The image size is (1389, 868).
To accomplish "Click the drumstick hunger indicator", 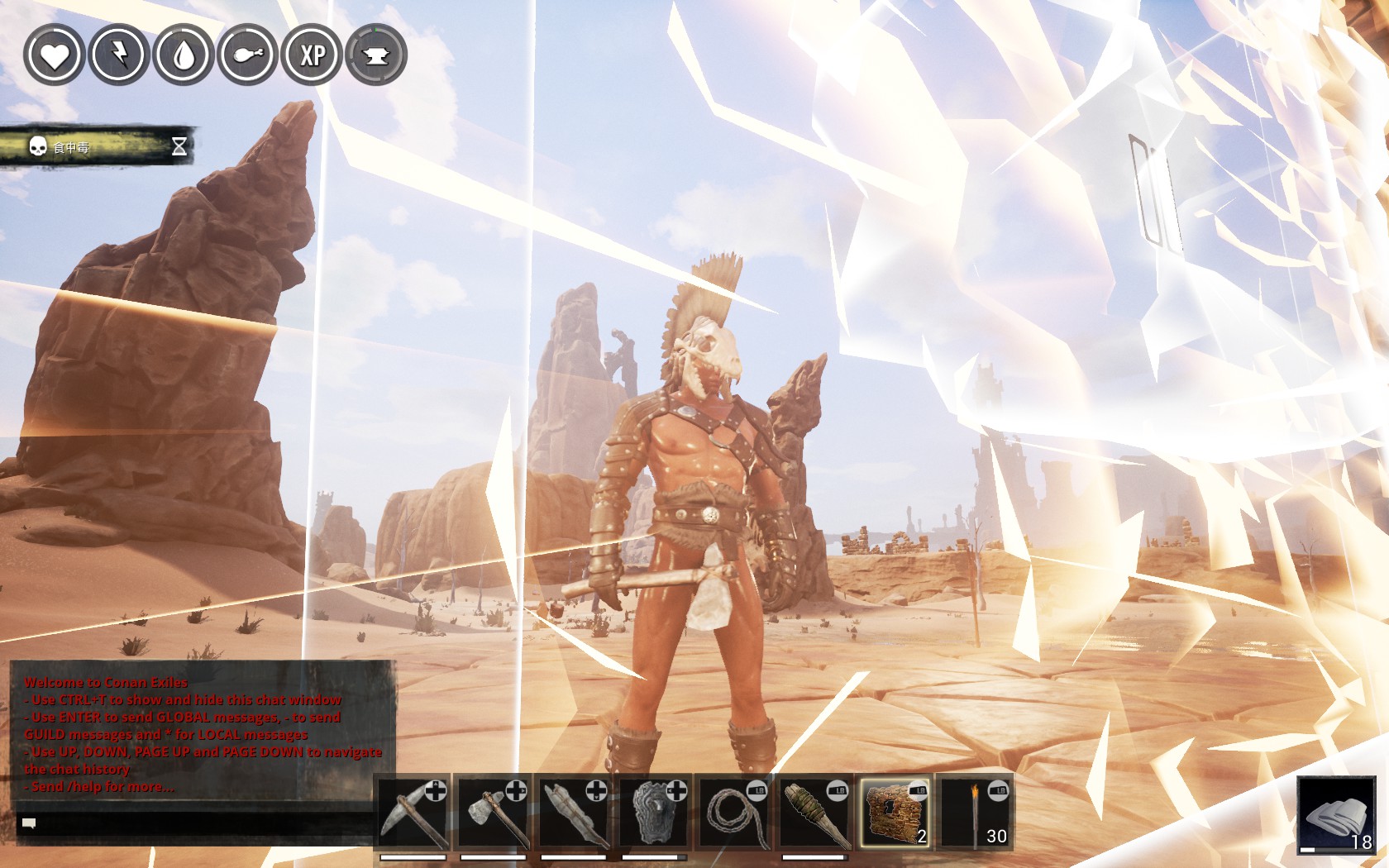I will 246,56.
